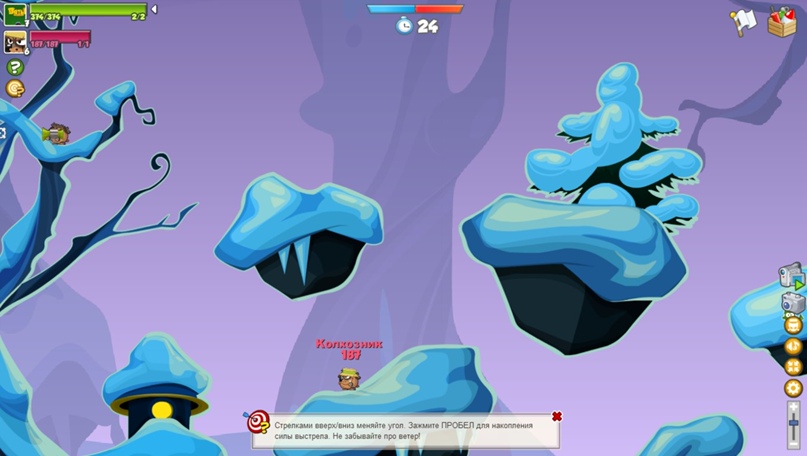Open settings with the gear button
The width and height of the screenshot is (807, 456).
pos(793,388)
